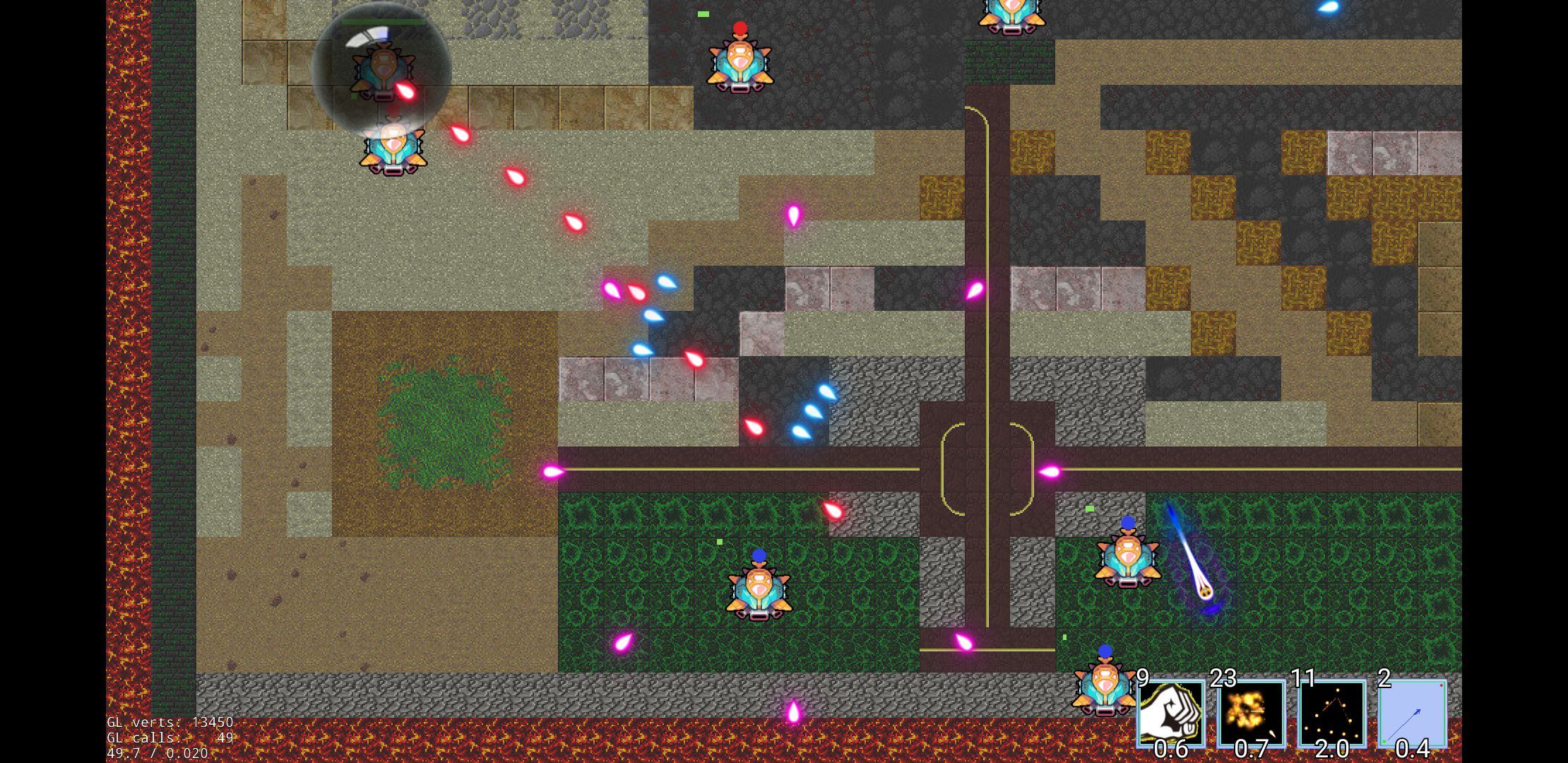This screenshot has height=763, width=1568.
Task: Trigger the scattered glowing dots ability
Action: 1331,713
